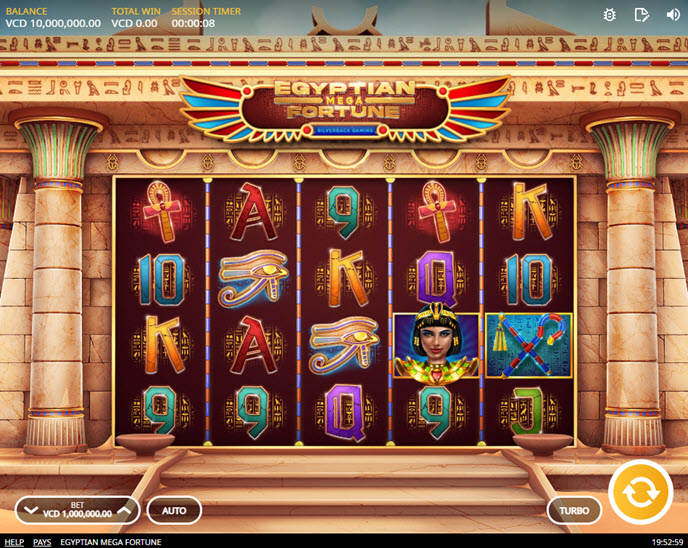Open the Auto spin options
This screenshot has height=548, width=688.
(174, 510)
